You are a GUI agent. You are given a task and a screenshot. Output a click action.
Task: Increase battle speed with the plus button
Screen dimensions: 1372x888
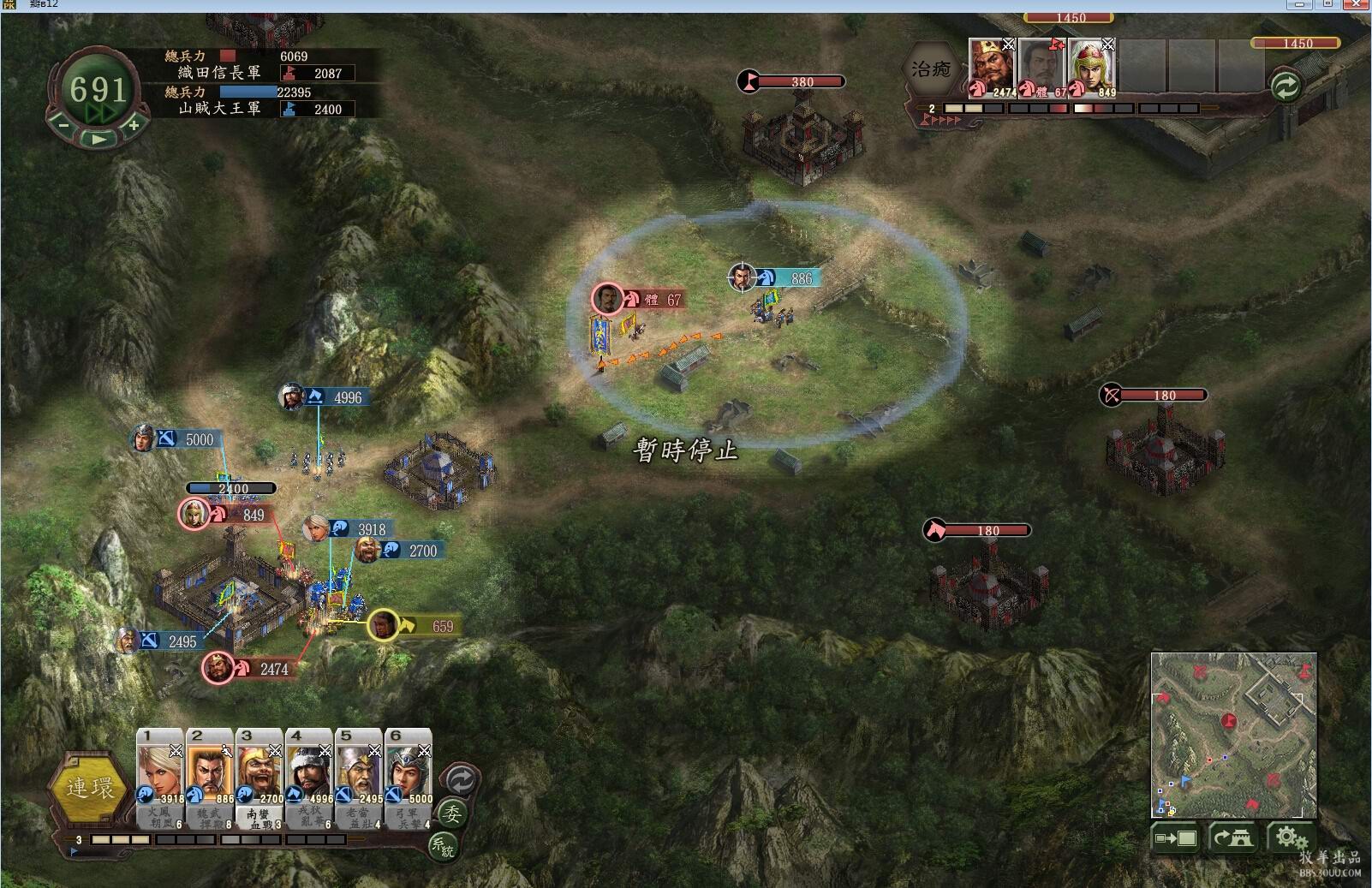(x=134, y=125)
